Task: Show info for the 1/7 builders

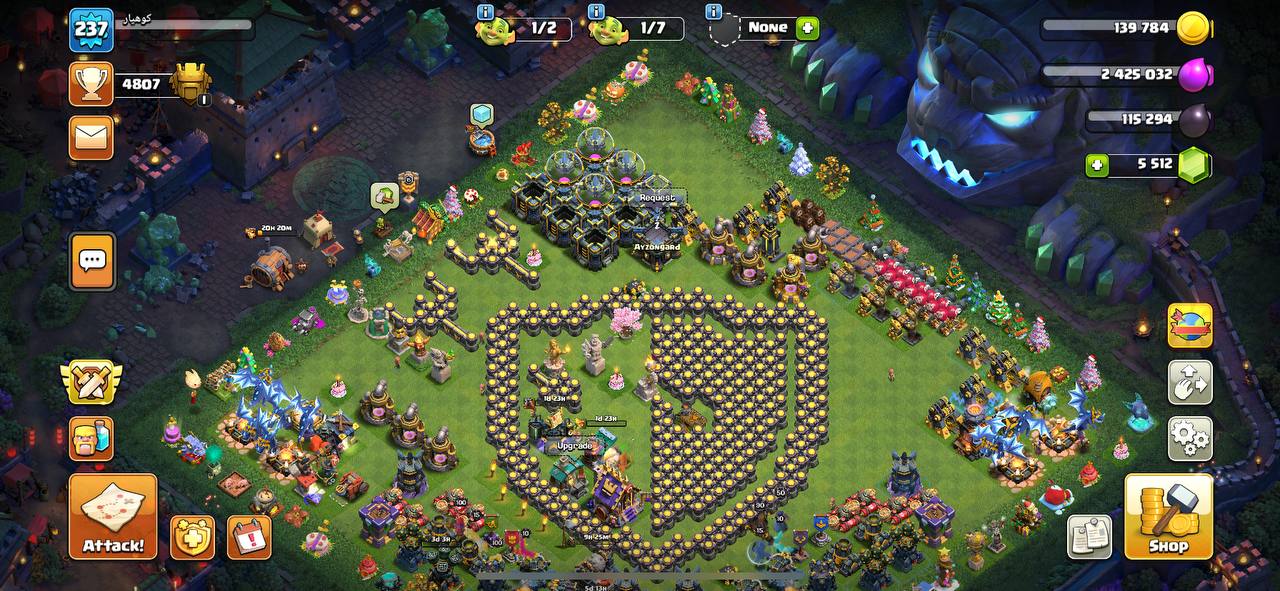Action: point(597,12)
